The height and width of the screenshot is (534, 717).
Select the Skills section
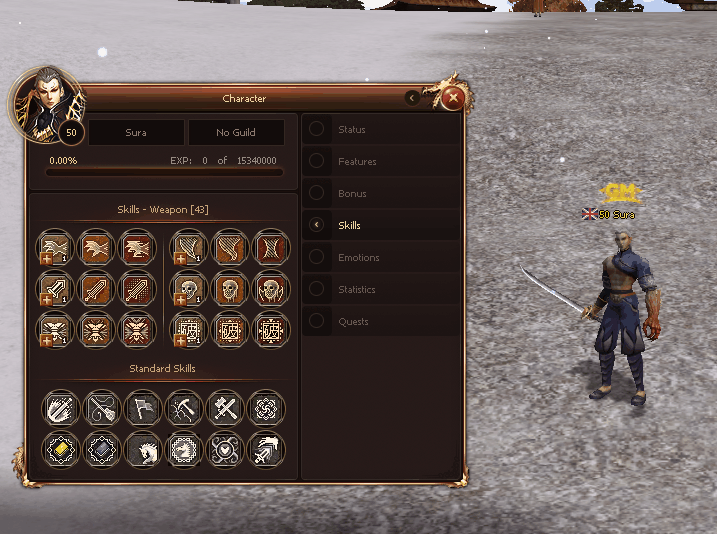point(349,225)
